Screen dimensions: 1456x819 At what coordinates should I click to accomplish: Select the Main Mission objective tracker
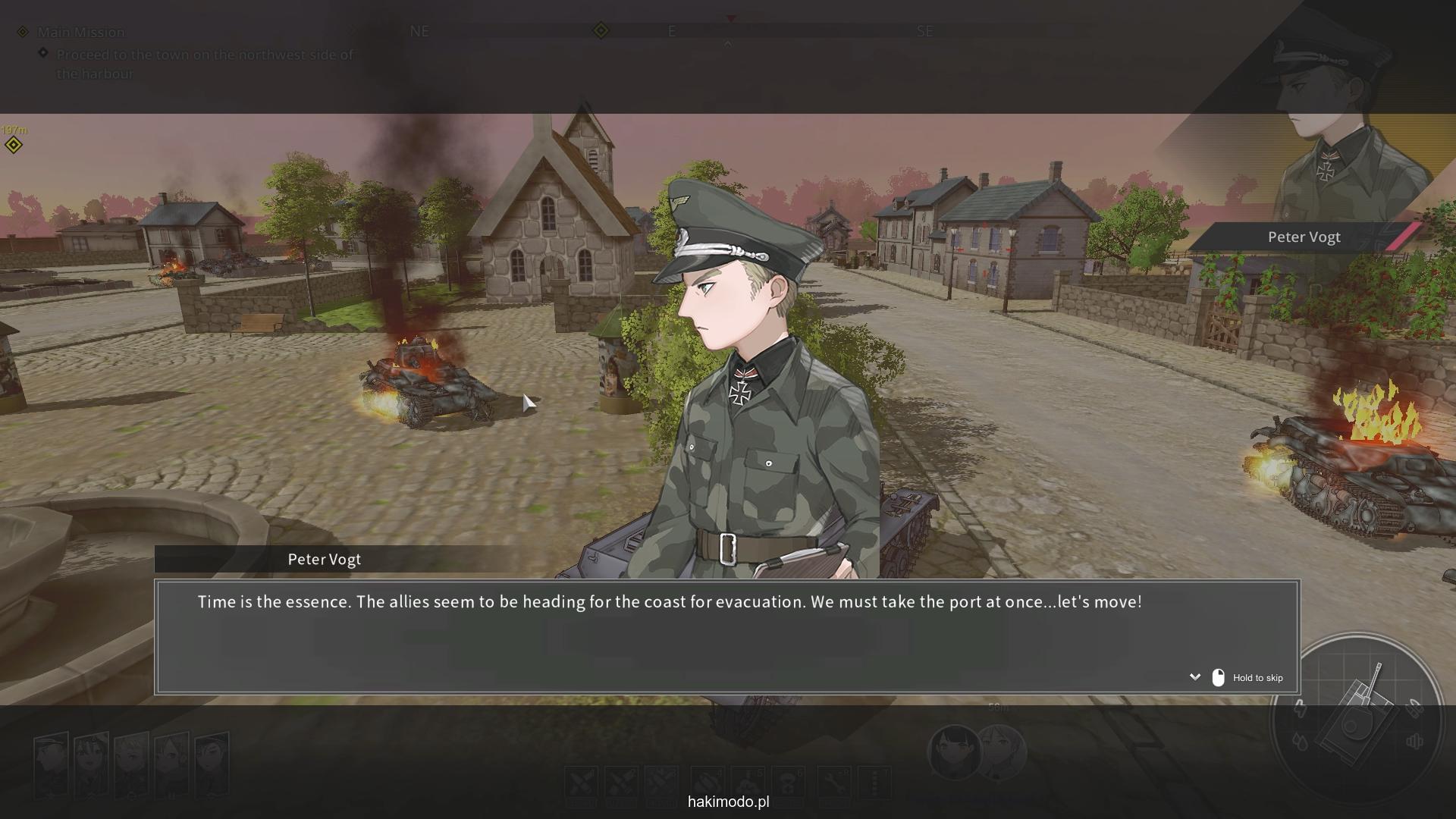pos(81,32)
